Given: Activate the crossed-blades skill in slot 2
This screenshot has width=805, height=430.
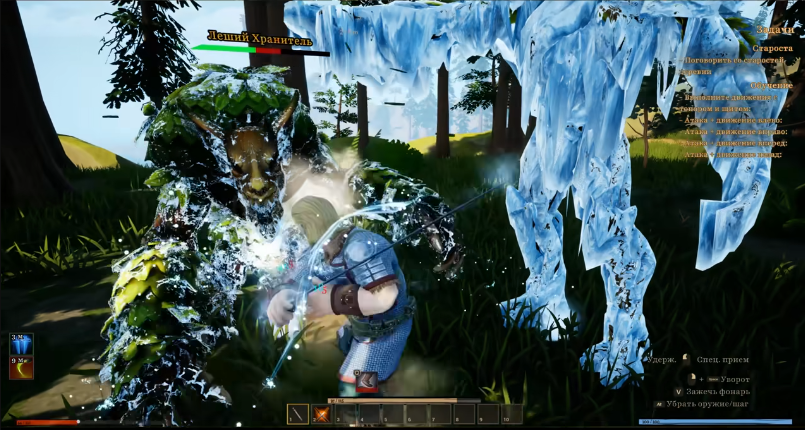Looking at the screenshot, I should [x=322, y=414].
